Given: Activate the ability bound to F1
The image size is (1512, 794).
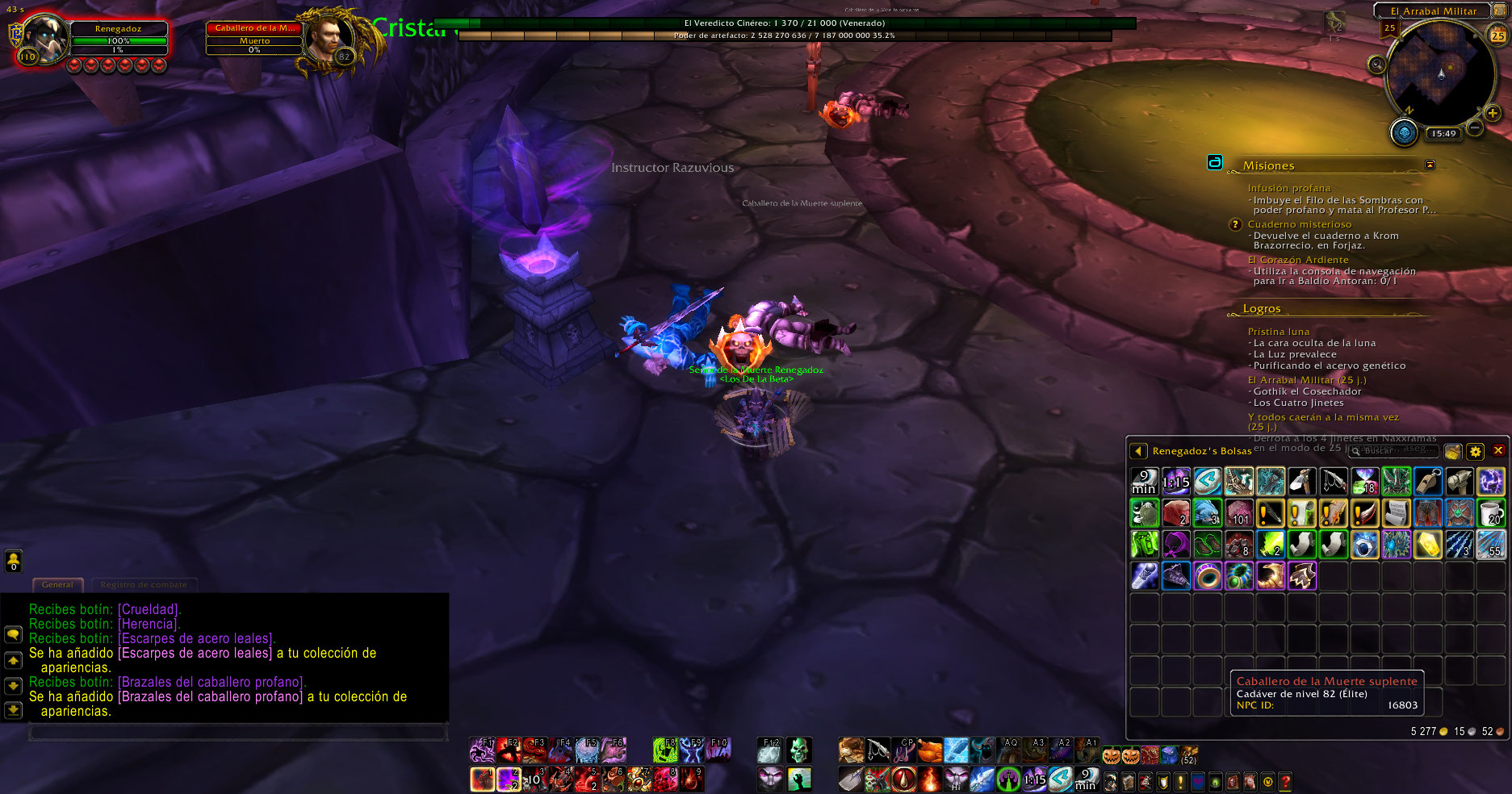Looking at the screenshot, I should pos(482,750).
